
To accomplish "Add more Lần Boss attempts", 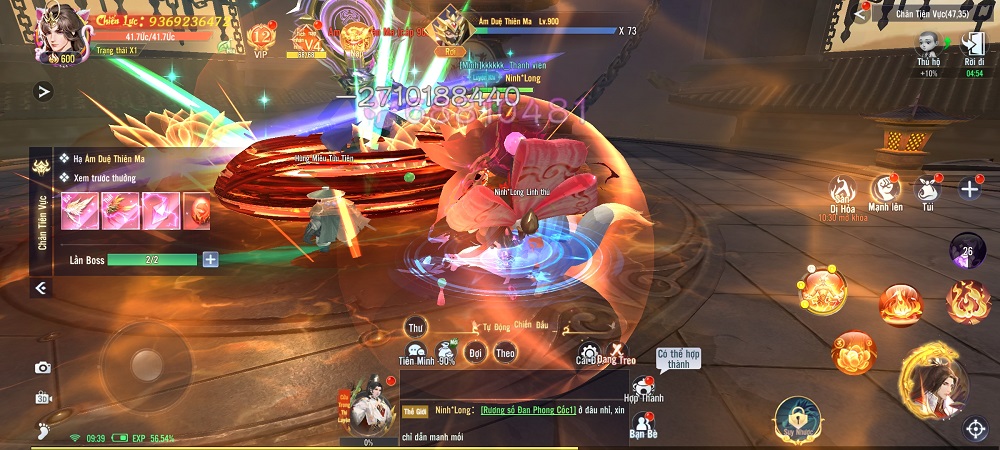I will (x=210, y=260).
